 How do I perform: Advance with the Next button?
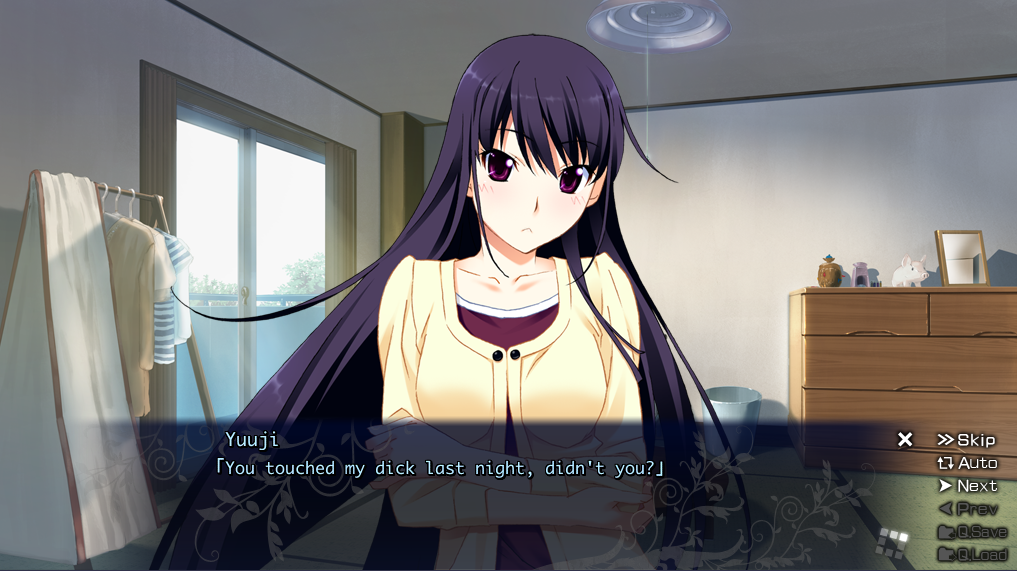pyautogui.click(x=967, y=486)
